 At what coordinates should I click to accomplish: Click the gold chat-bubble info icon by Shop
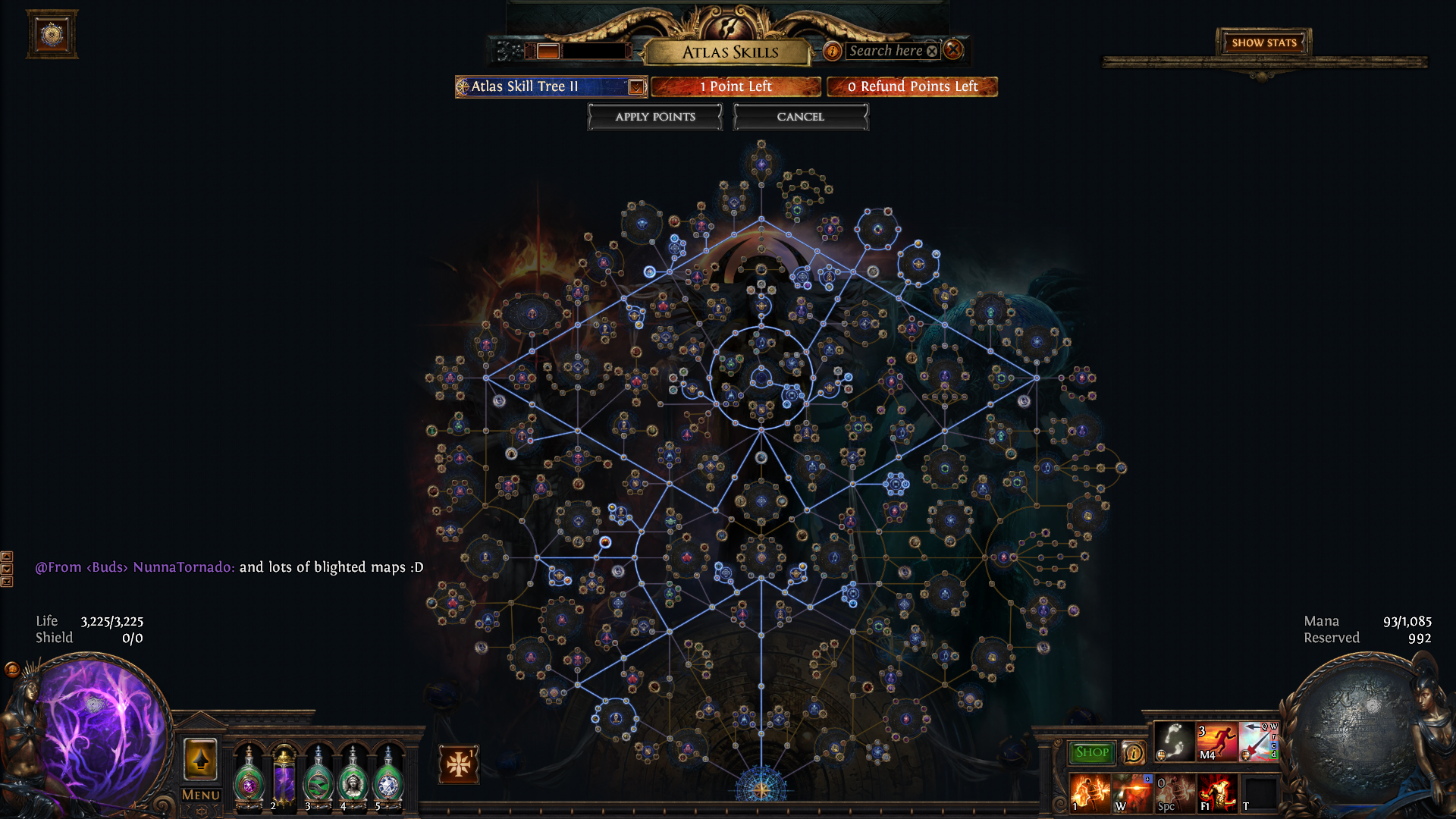click(x=1133, y=752)
